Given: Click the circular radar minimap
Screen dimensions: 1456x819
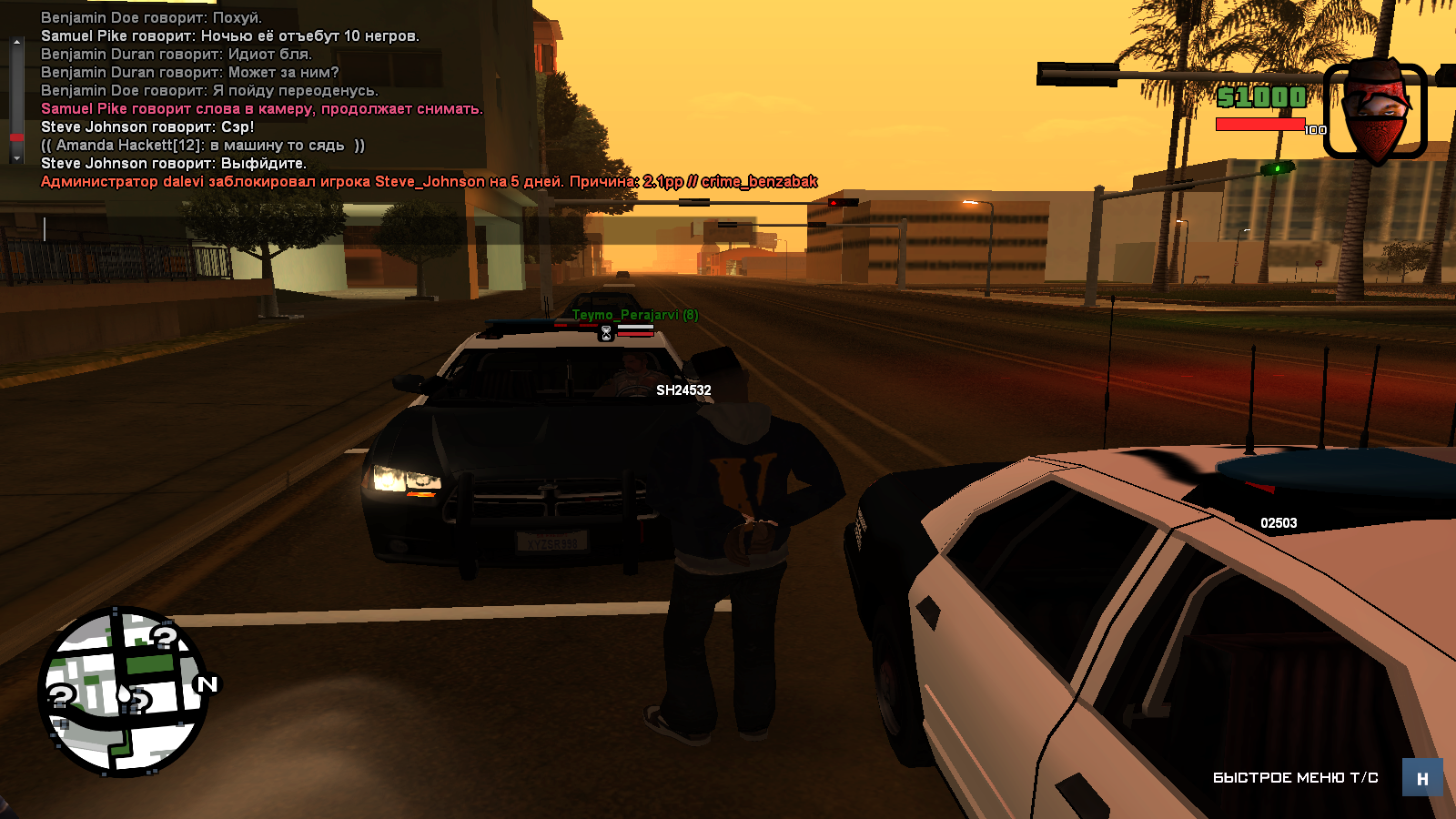Looking at the screenshot, I should pos(122,692).
